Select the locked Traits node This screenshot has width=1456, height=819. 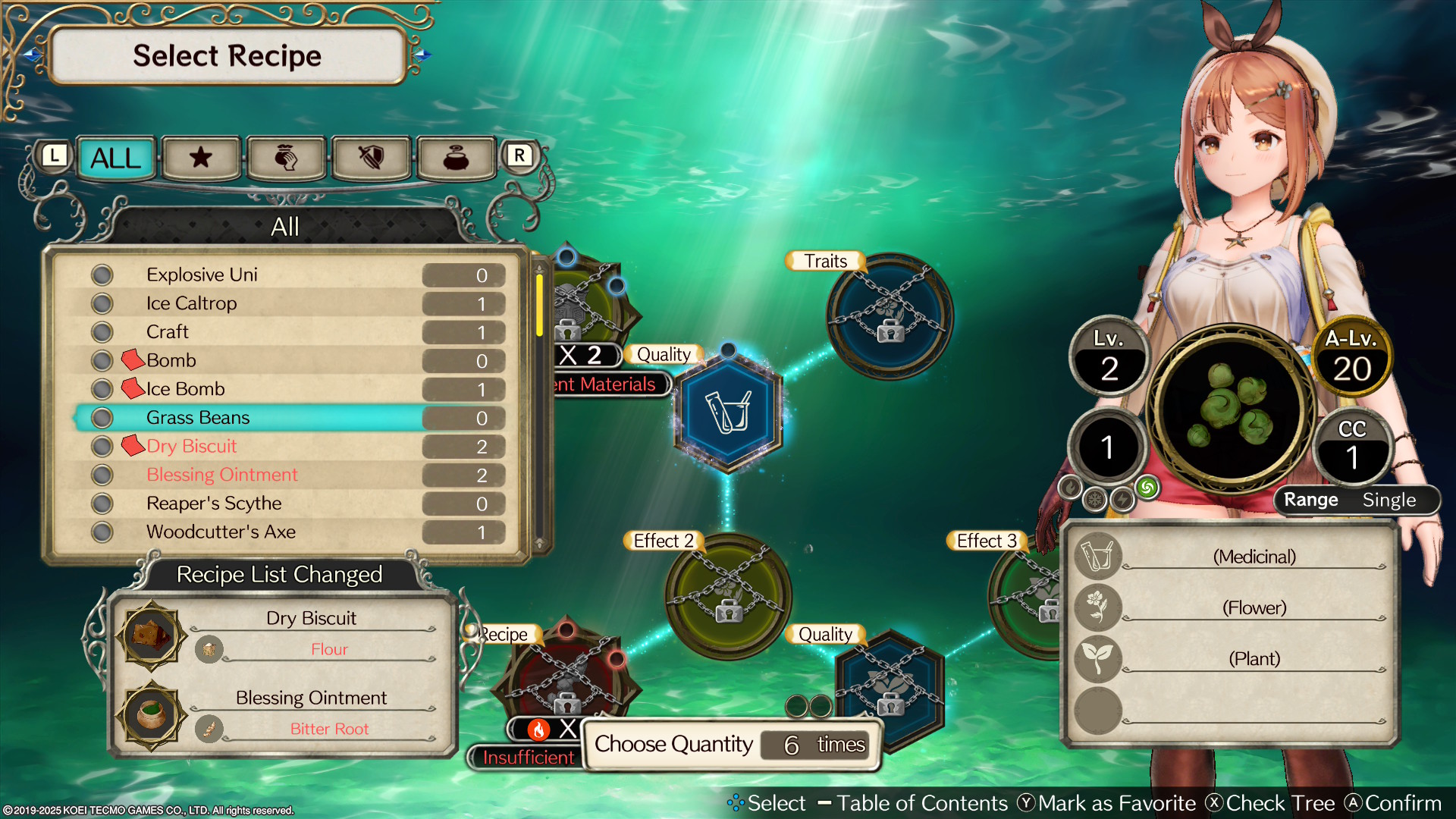click(x=890, y=316)
